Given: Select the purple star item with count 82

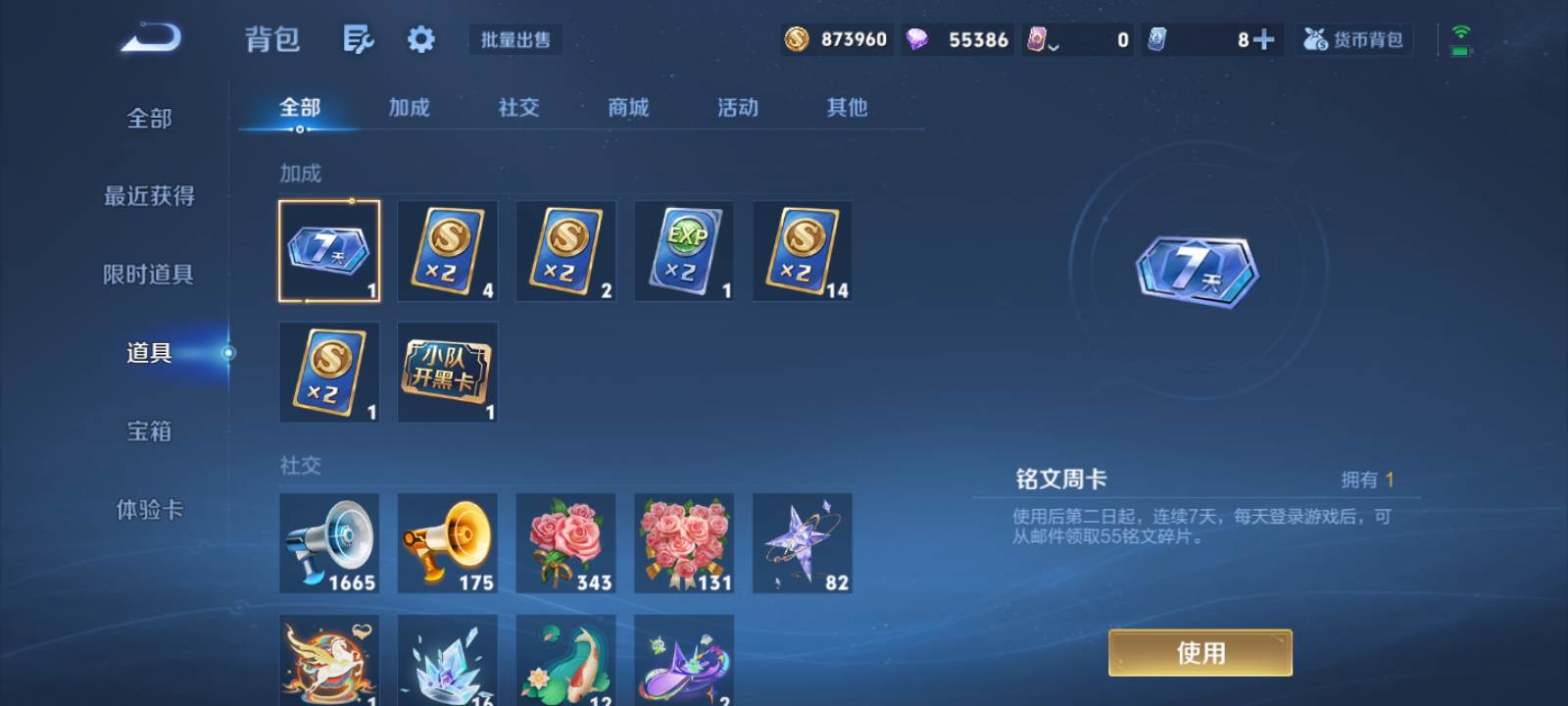Looking at the screenshot, I should click(802, 542).
